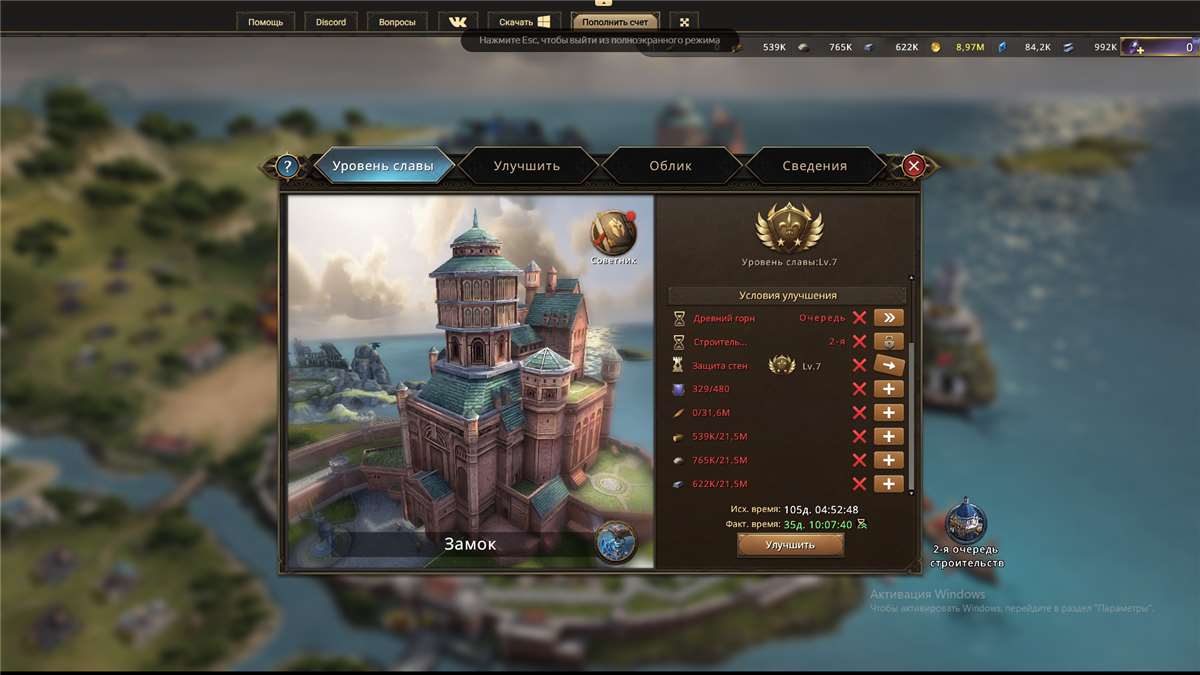Go to Защита стен via arrow button
This screenshot has width=1200, height=675.
[888, 365]
